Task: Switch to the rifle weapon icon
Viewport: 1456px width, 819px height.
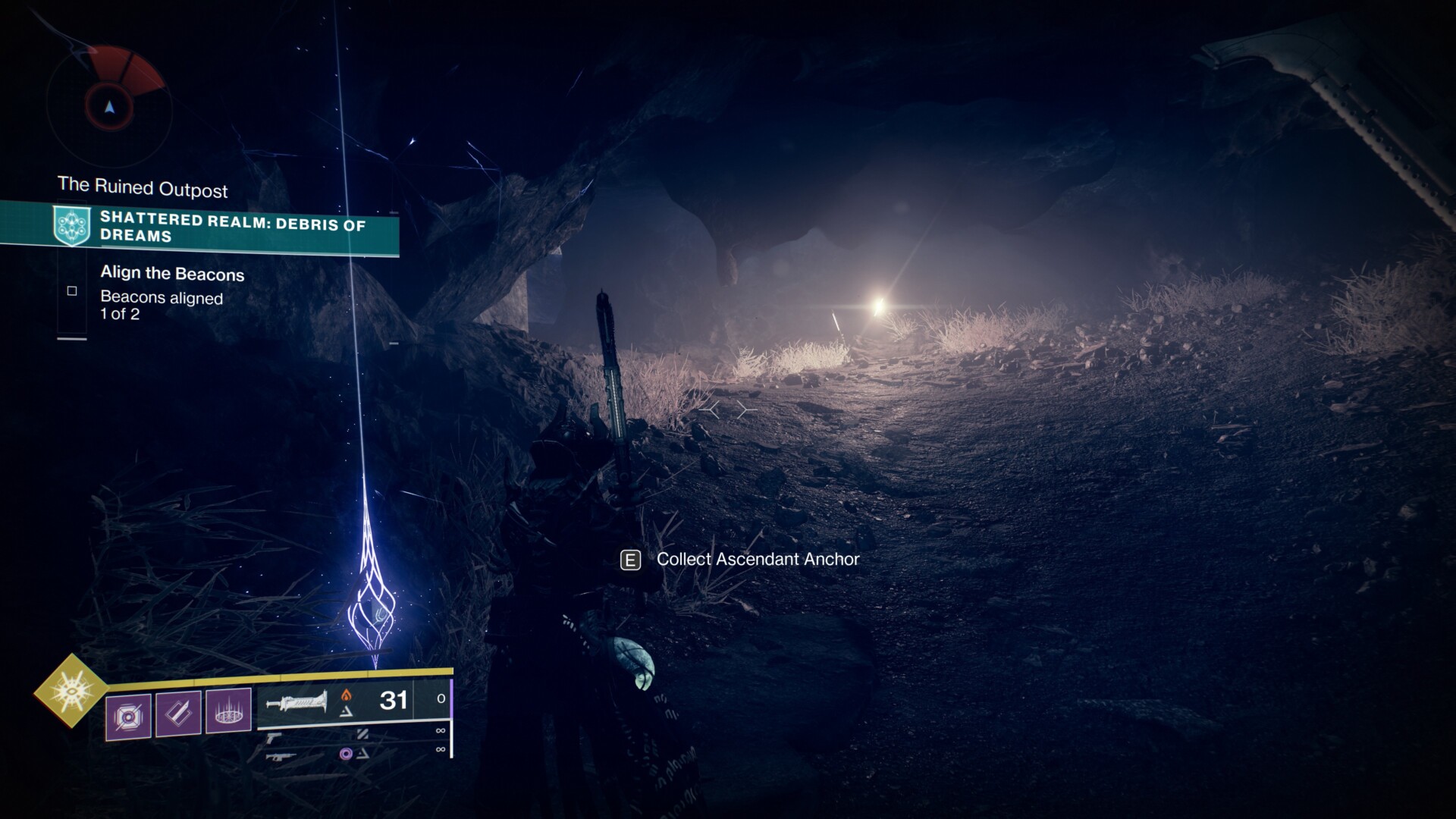Action: 280,756
